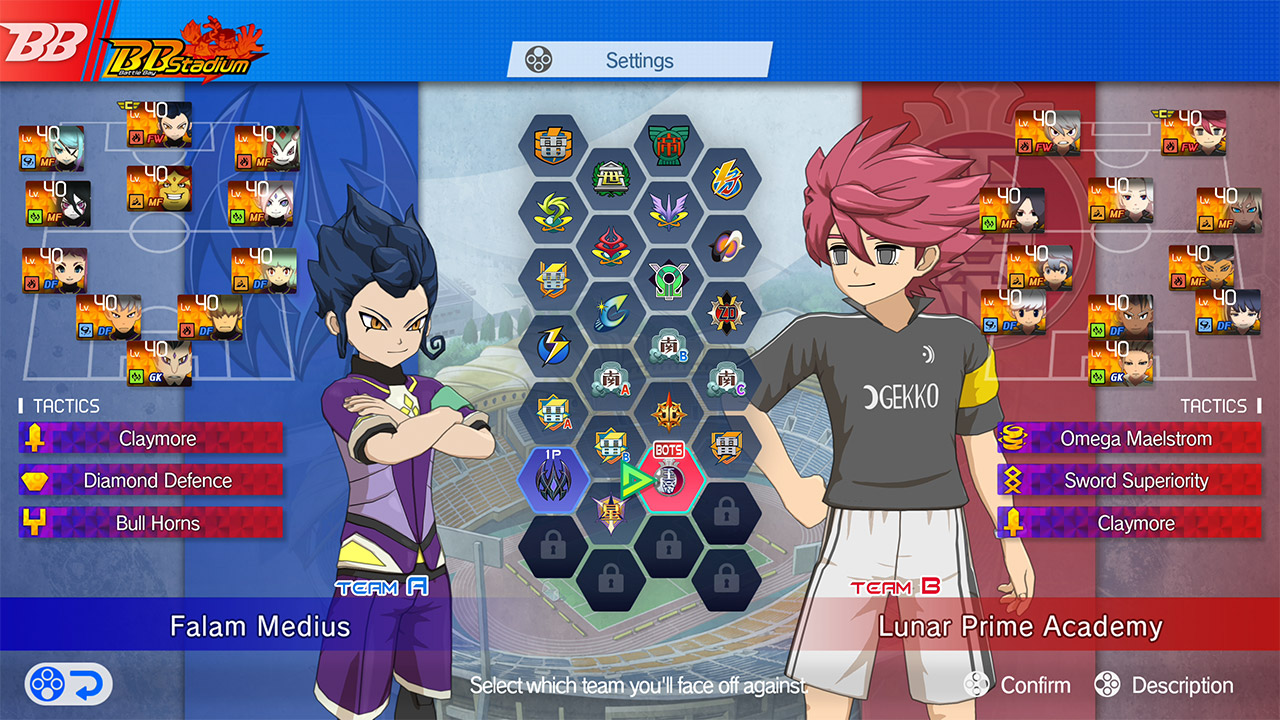Choose Team B's Sword Superiority tactic
Image resolution: width=1280 pixels, height=720 pixels.
point(1130,481)
